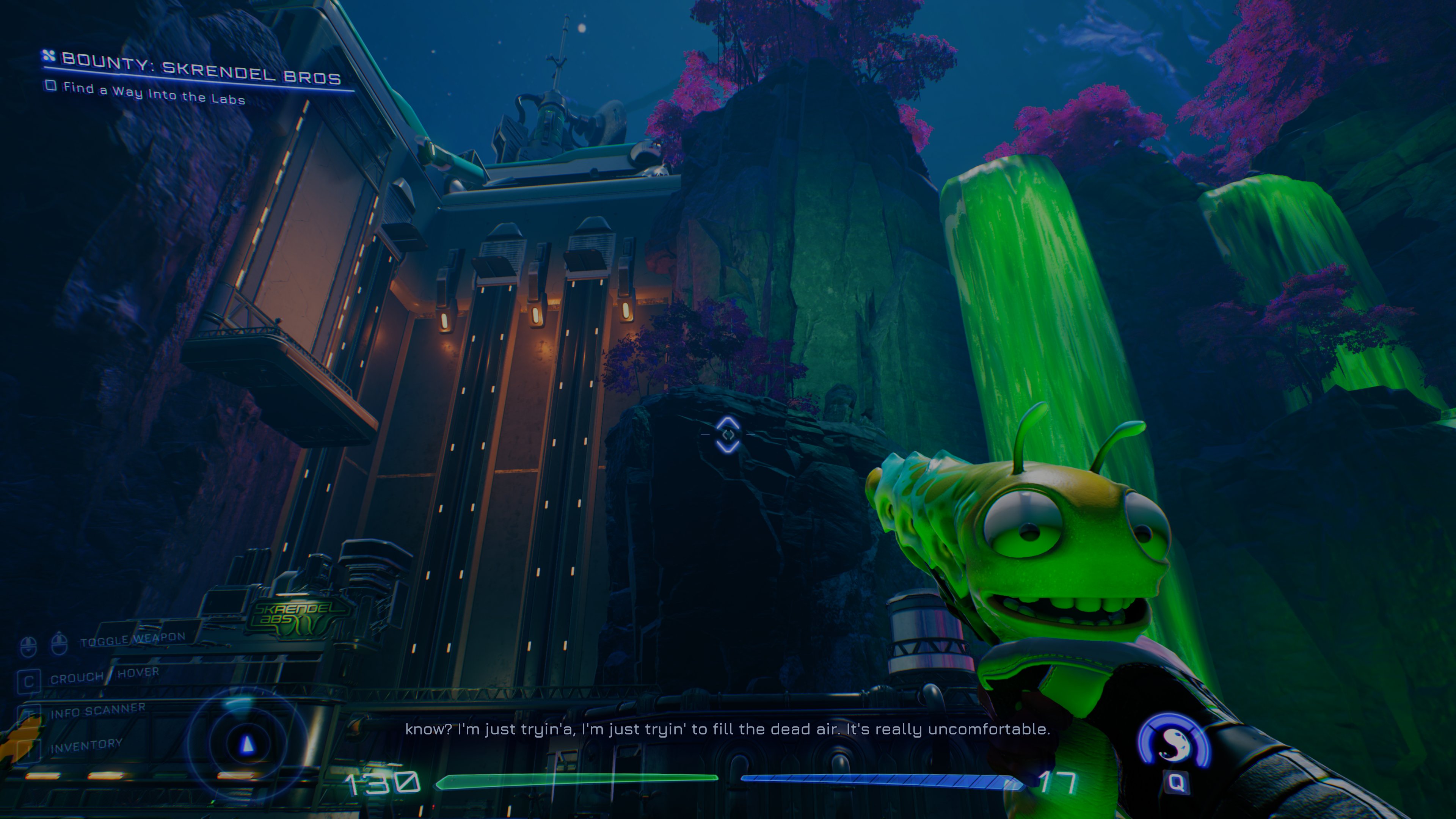Click the Find a Way Into the Labs objective
Screen dimensions: 1456x819
(x=153, y=94)
